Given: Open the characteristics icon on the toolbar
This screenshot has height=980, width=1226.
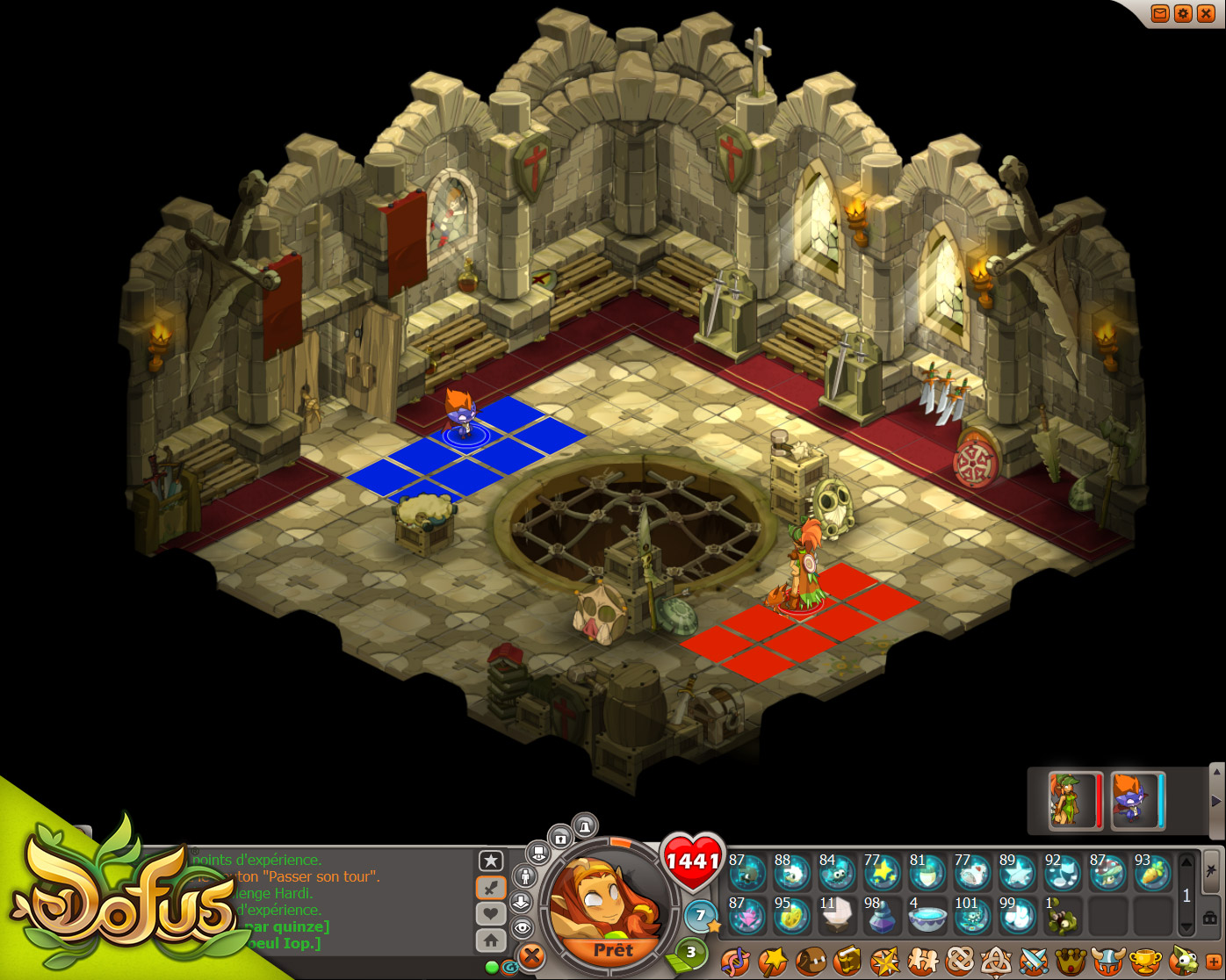Looking at the screenshot, I should 736,962.
